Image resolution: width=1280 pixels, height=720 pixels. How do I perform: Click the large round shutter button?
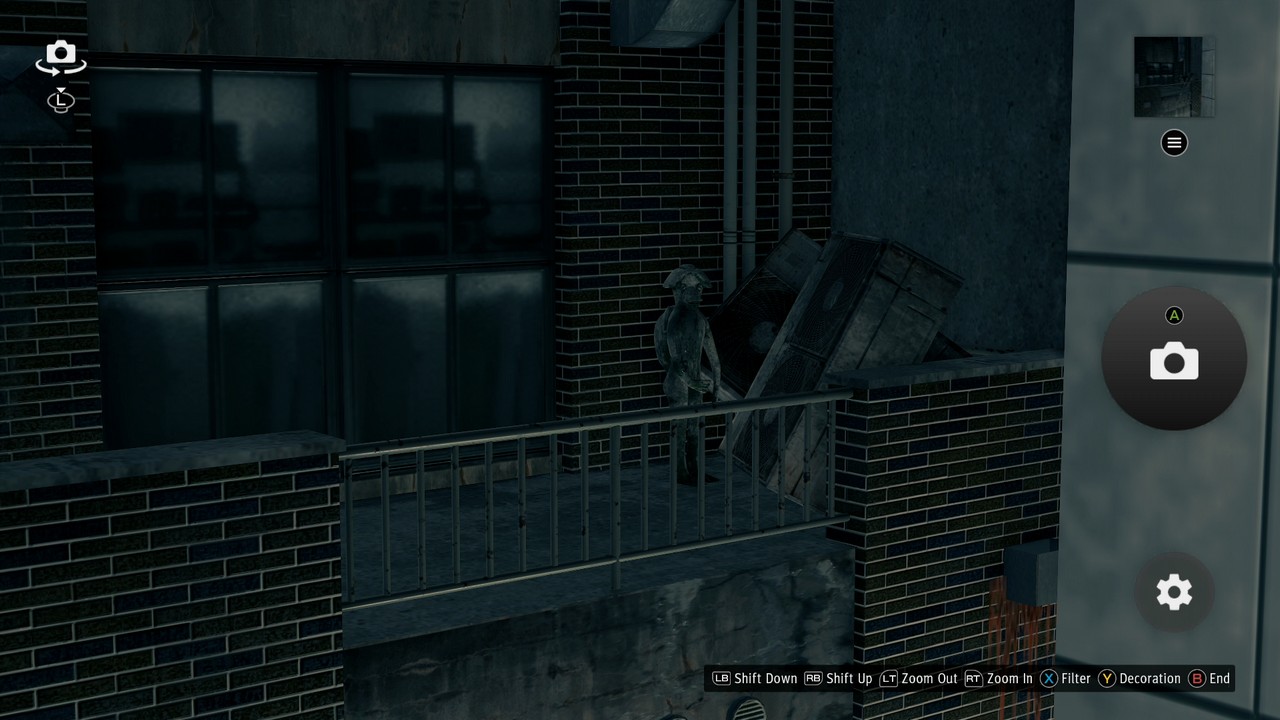pos(1174,360)
